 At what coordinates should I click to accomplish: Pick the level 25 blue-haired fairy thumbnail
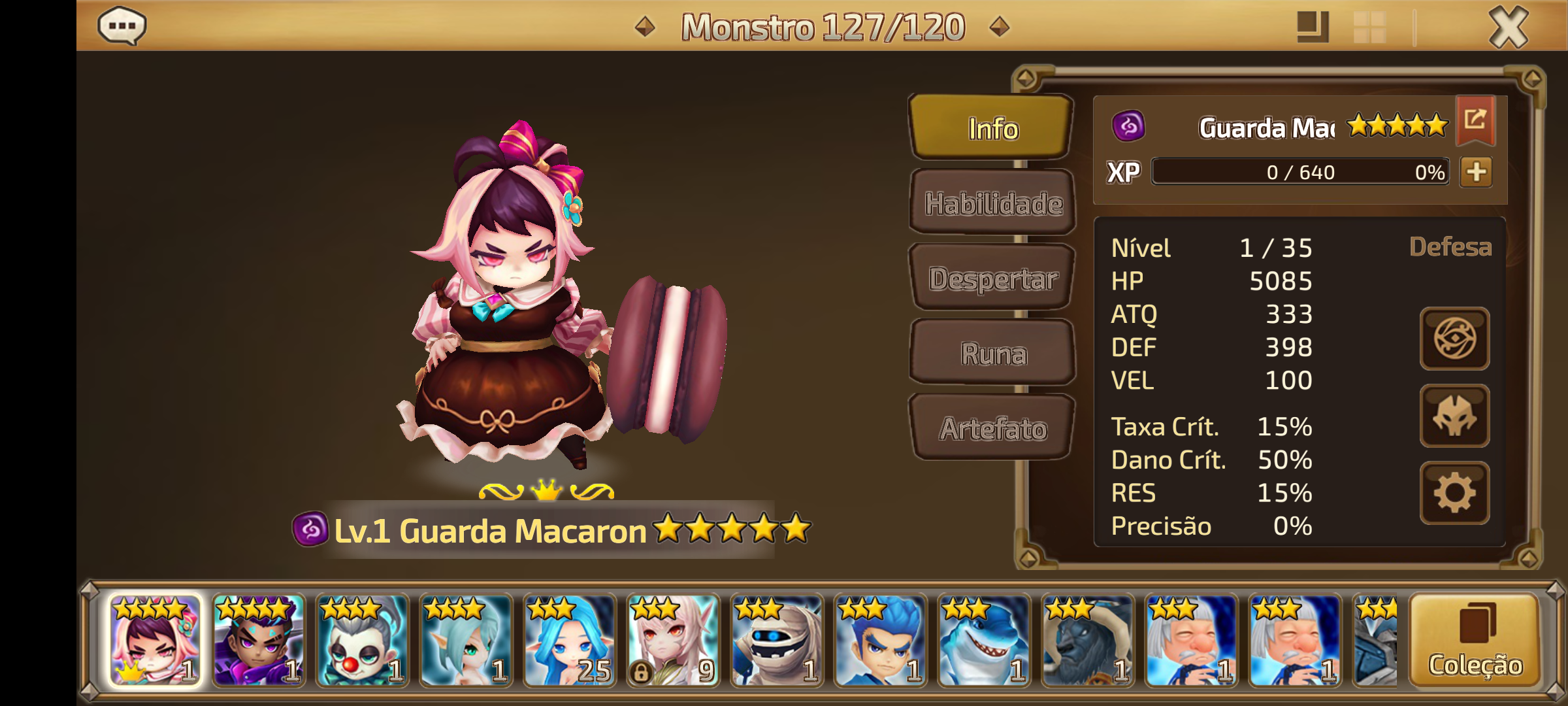click(569, 641)
